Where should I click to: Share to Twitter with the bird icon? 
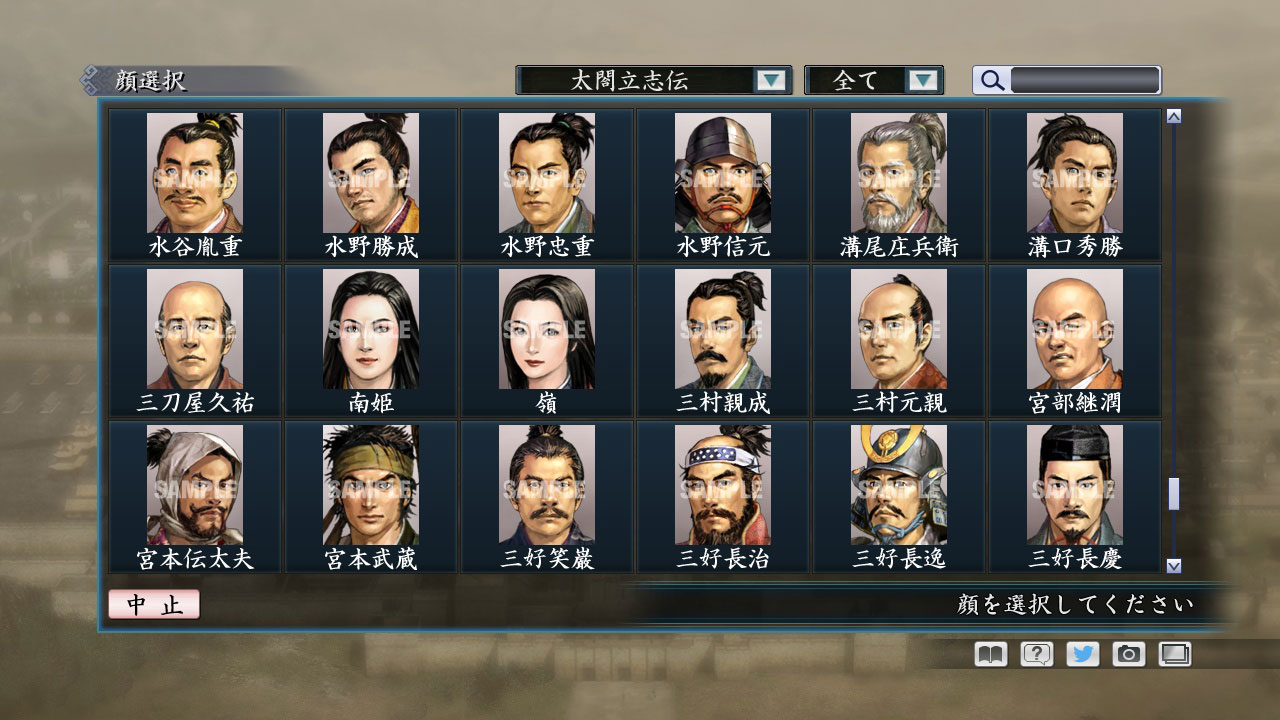1082,653
